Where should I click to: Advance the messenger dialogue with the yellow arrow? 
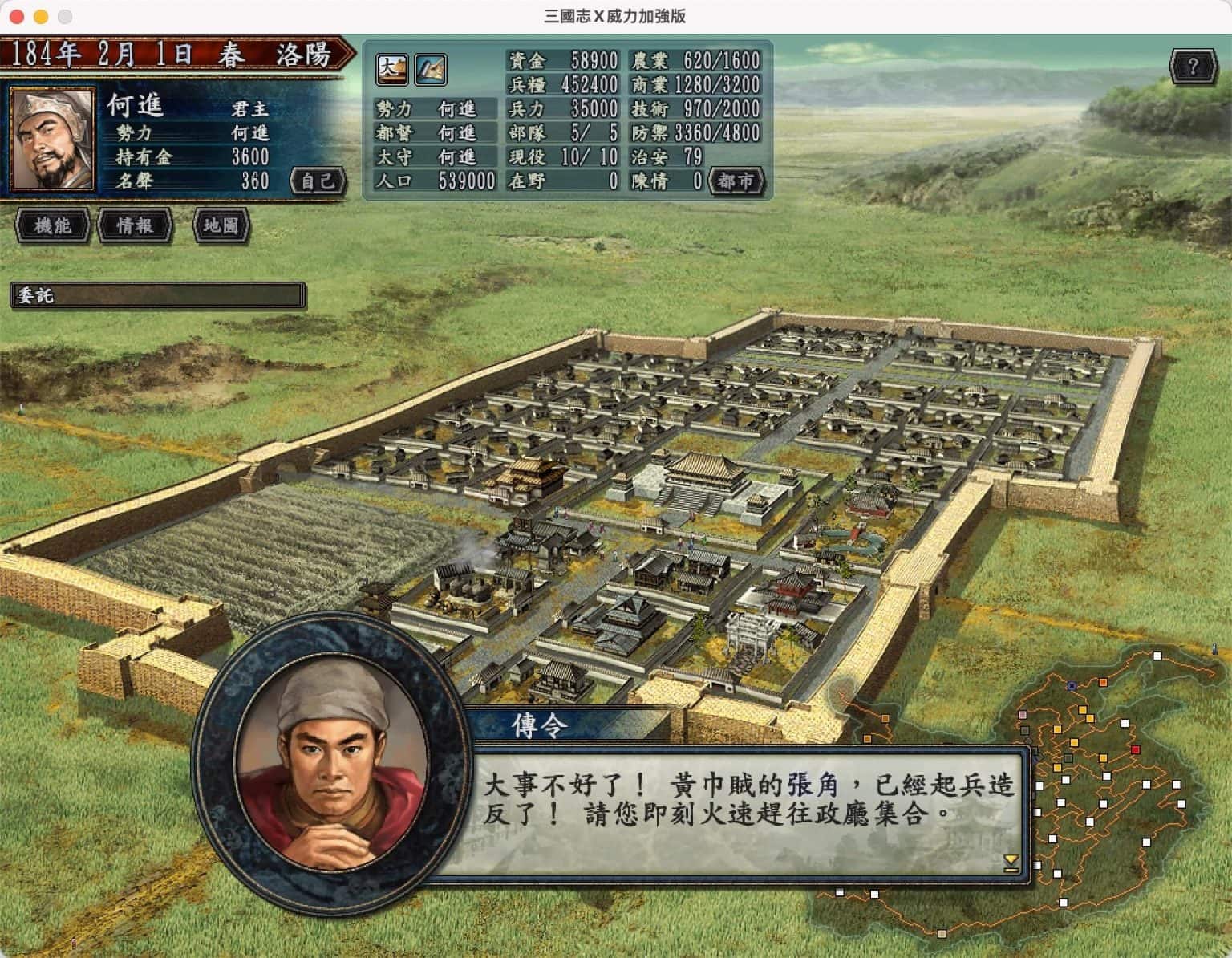(1011, 863)
